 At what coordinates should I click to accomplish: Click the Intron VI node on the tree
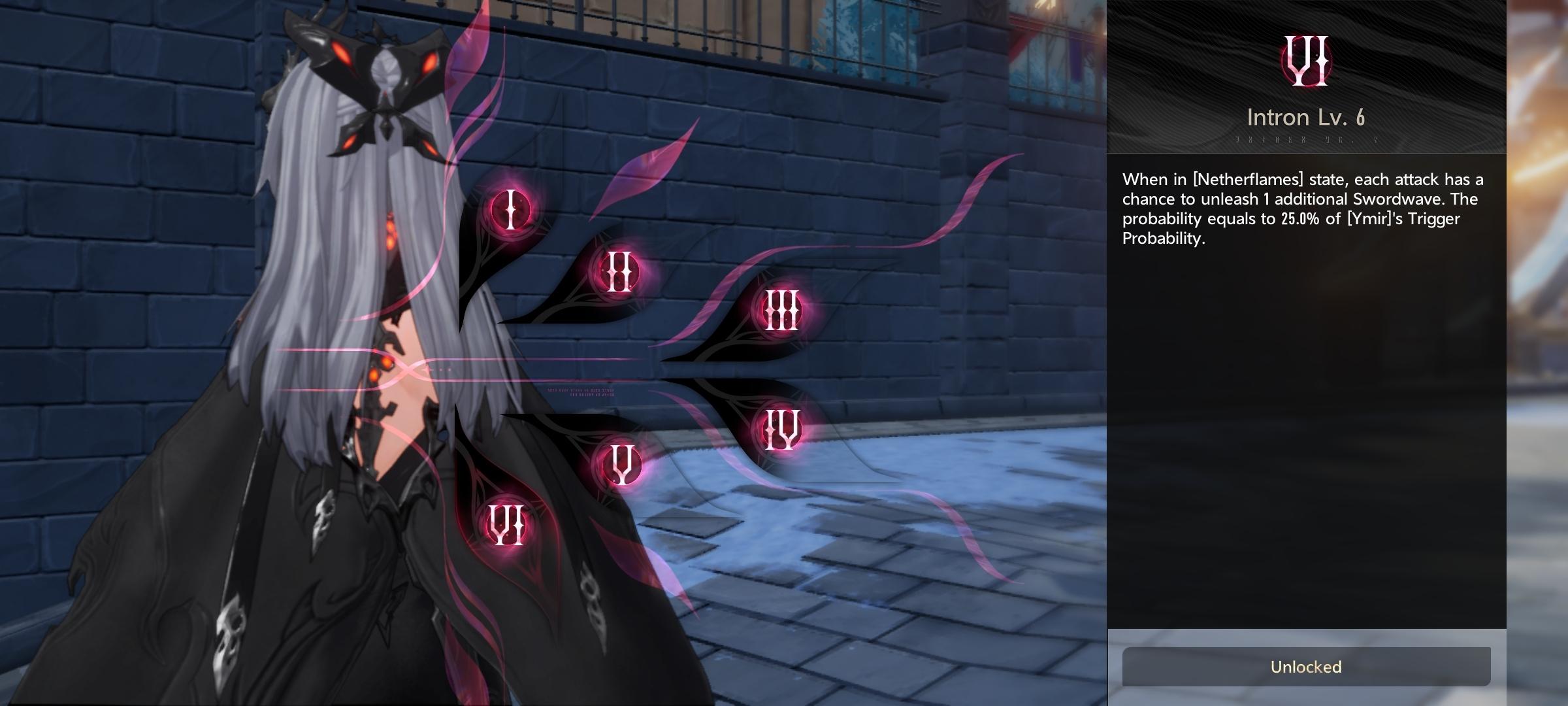coord(507,526)
